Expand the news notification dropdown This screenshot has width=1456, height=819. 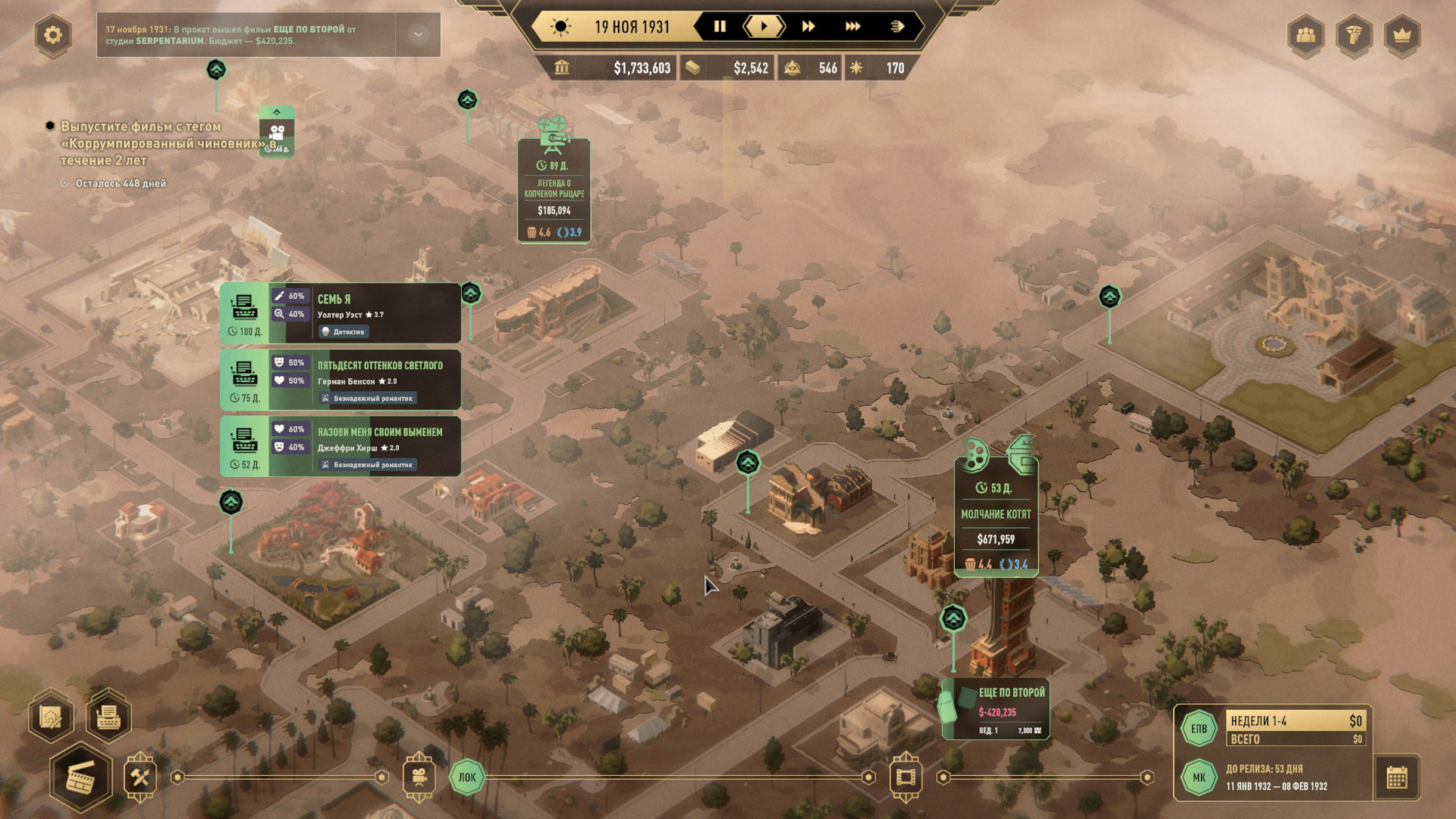coord(418,35)
